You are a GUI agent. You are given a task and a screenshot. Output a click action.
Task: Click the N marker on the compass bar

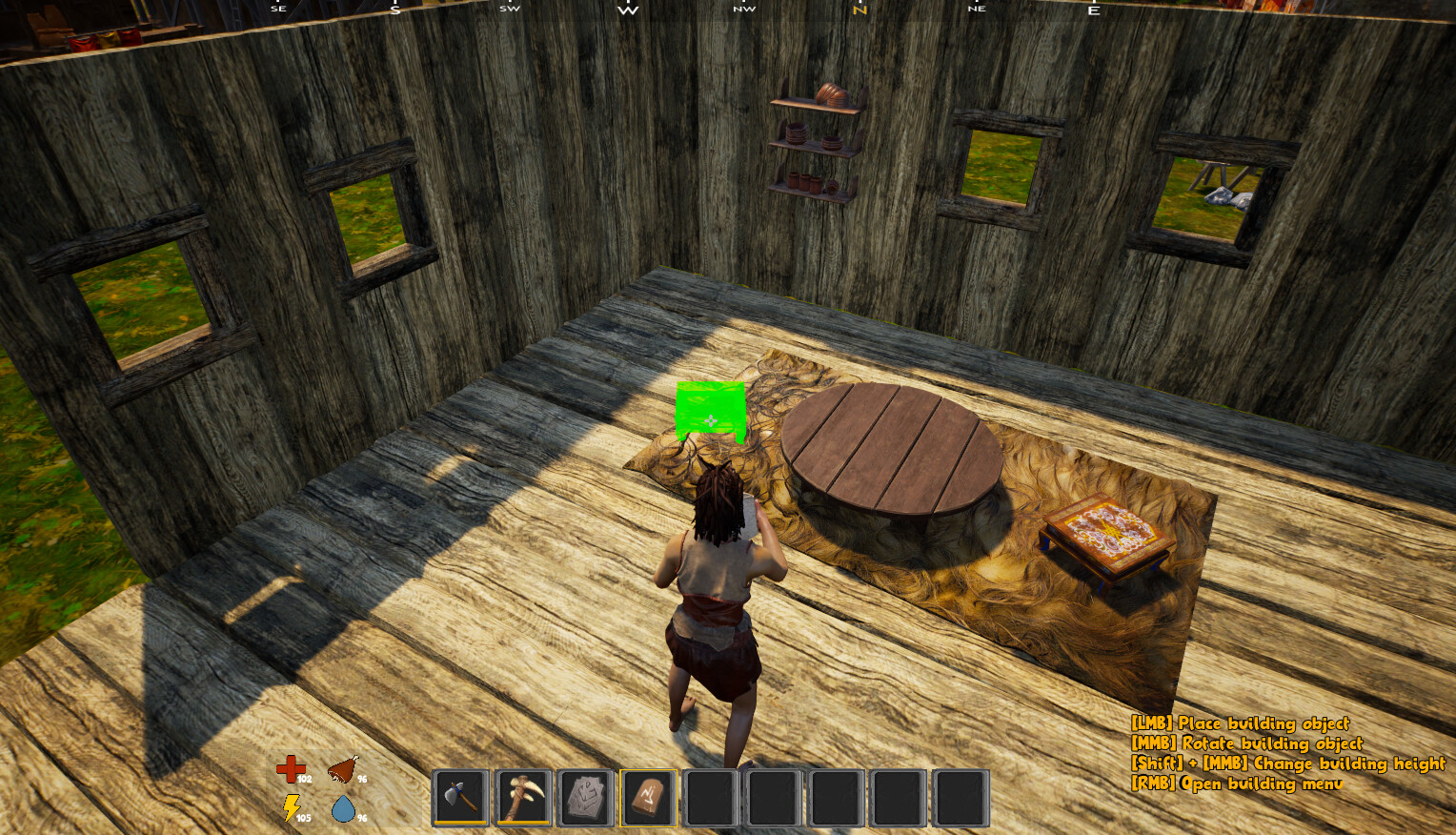click(x=860, y=9)
